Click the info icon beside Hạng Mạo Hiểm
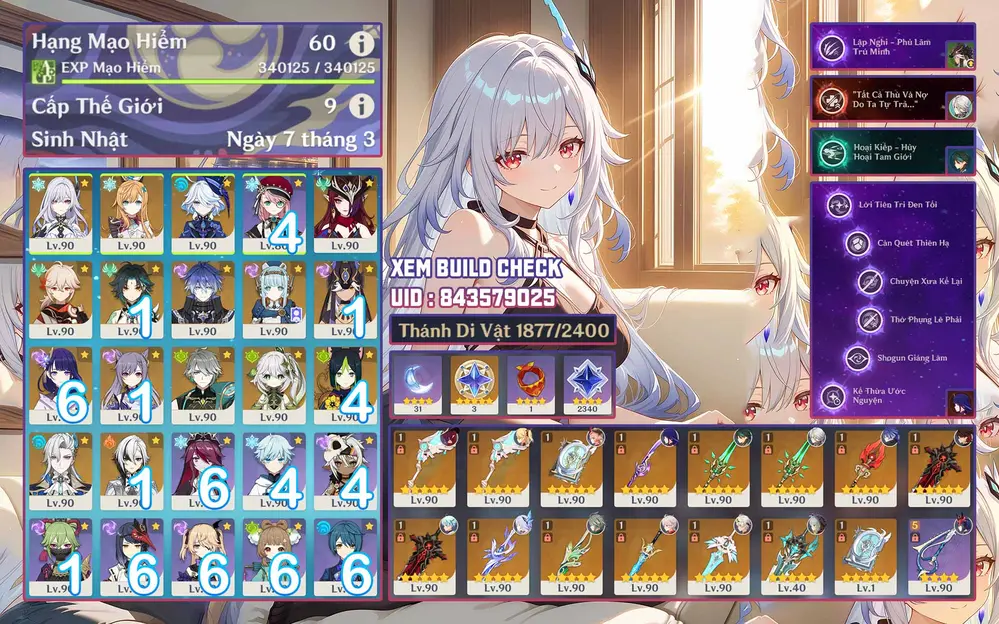999x624 pixels. [361, 44]
